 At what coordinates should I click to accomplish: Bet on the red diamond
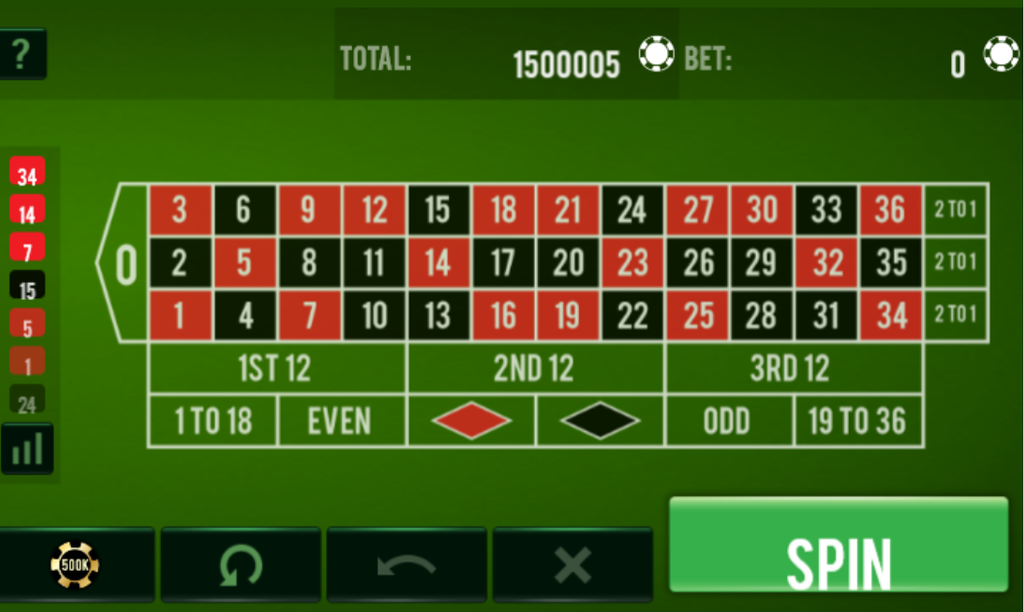point(471,421)
